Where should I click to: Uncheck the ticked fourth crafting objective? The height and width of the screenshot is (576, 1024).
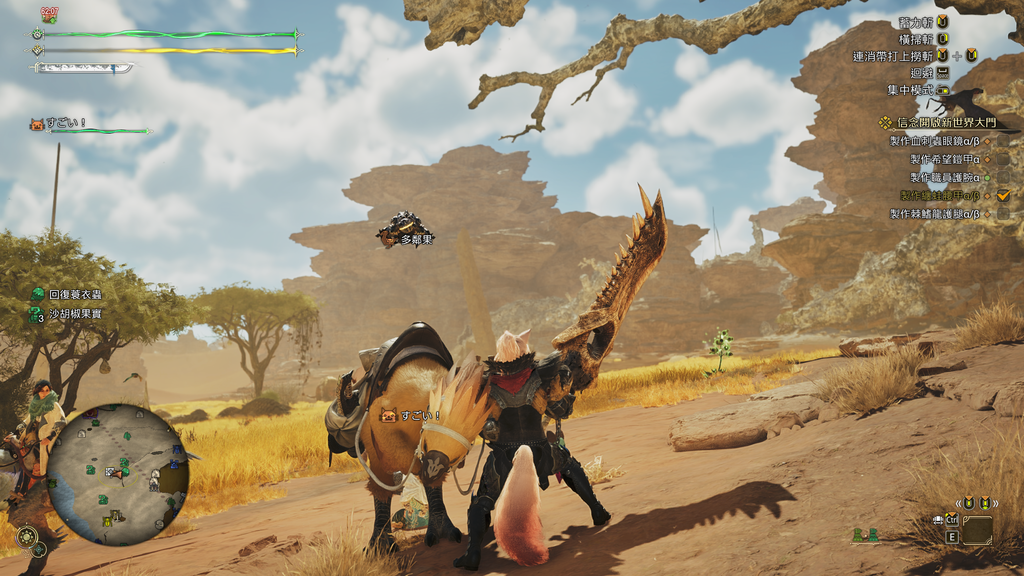[1003, 195]
